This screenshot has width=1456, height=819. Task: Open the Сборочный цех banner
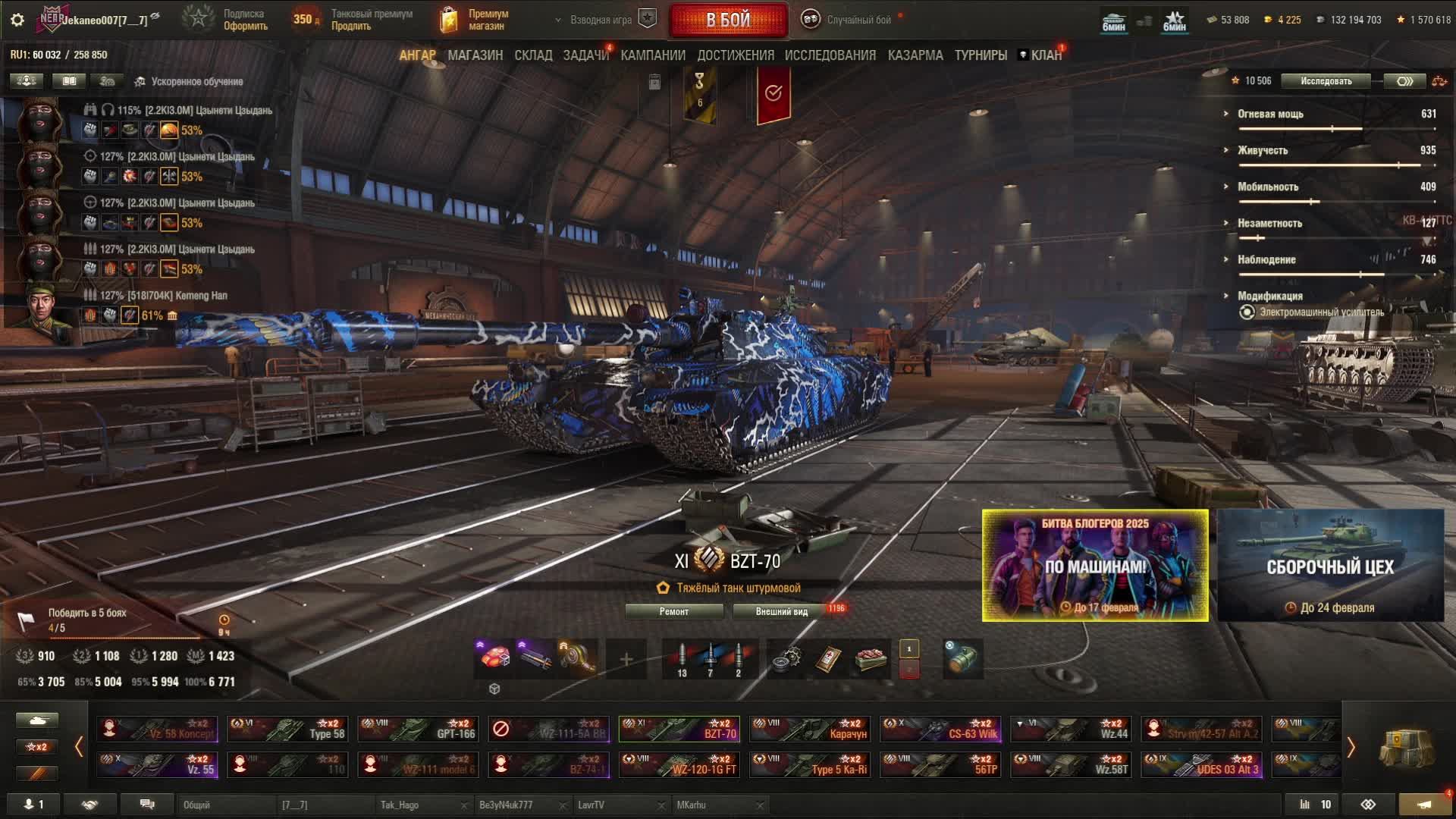1330,566
